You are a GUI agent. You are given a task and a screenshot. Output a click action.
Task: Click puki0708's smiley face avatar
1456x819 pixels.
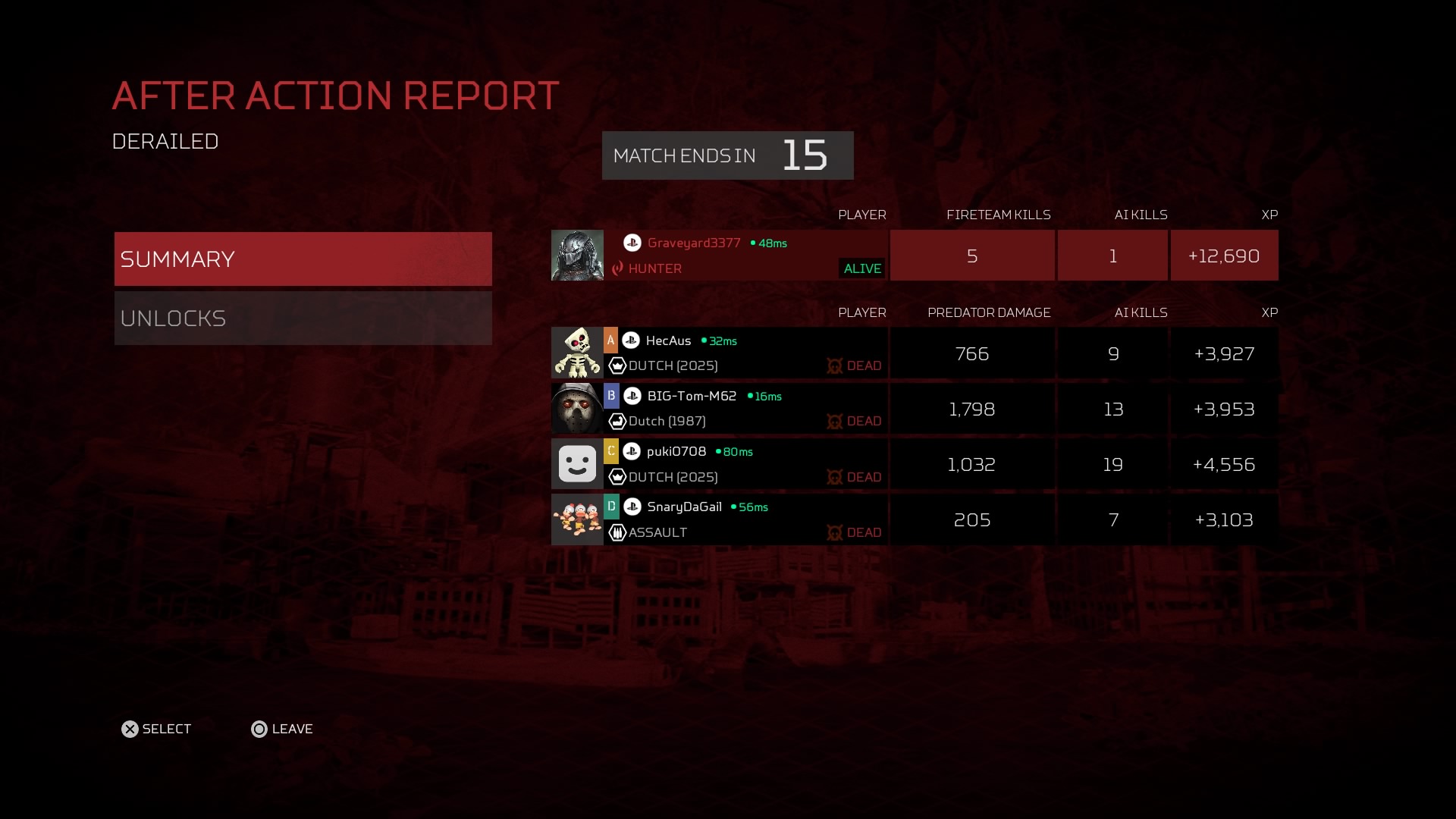577,464
